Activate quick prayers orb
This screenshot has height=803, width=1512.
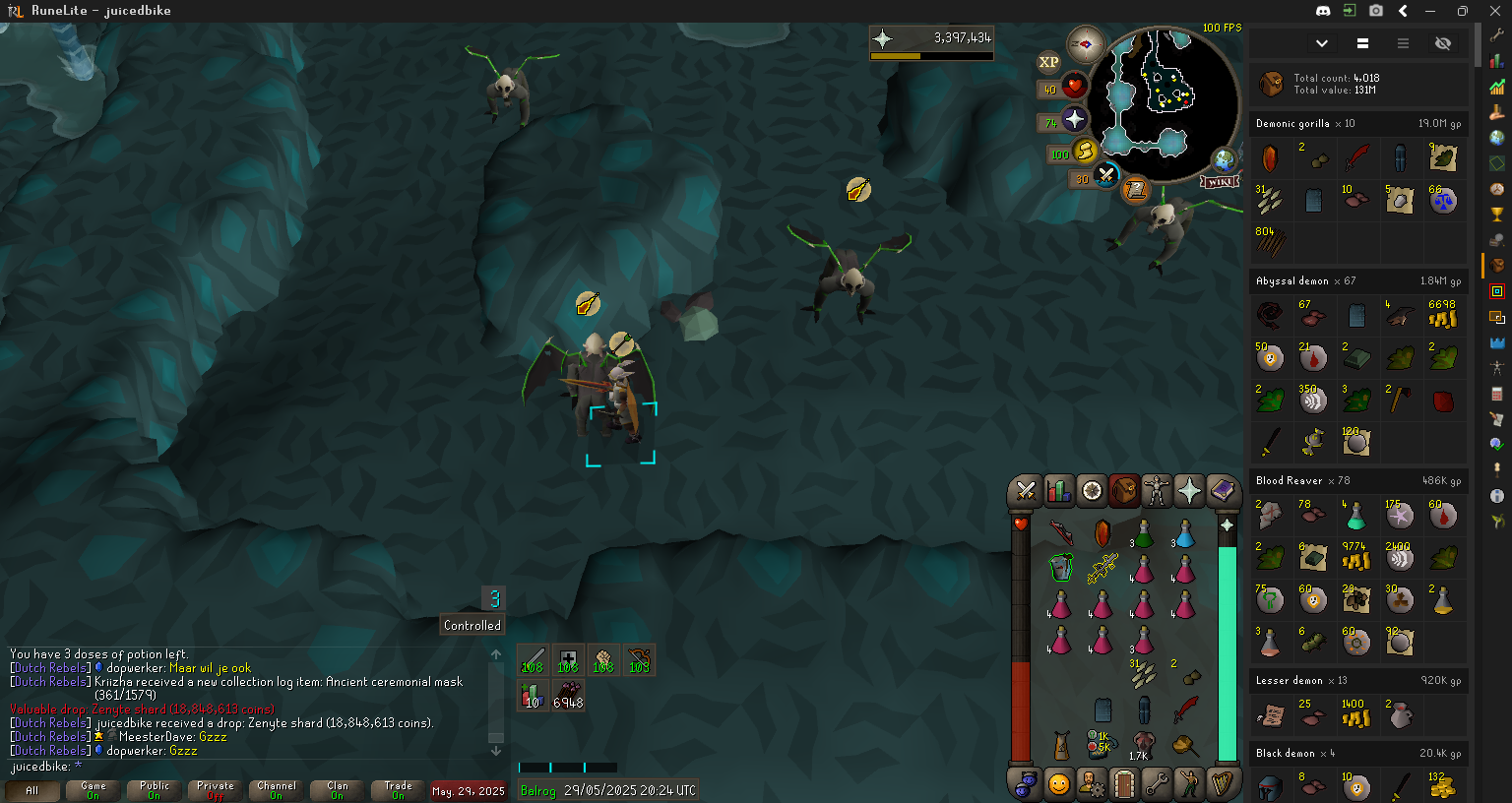1074,120
